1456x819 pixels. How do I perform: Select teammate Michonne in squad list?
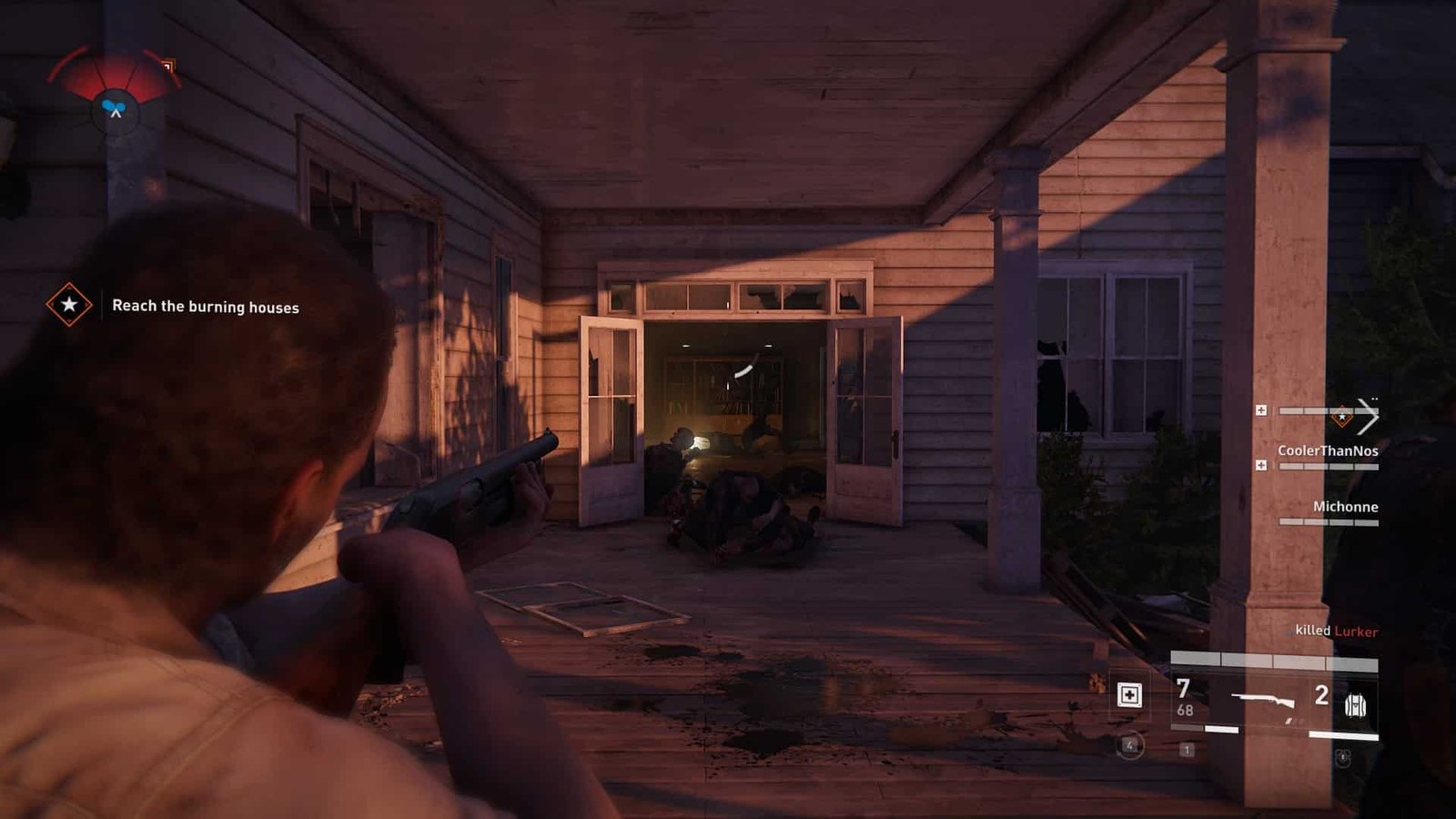[x=1344, y=507]
